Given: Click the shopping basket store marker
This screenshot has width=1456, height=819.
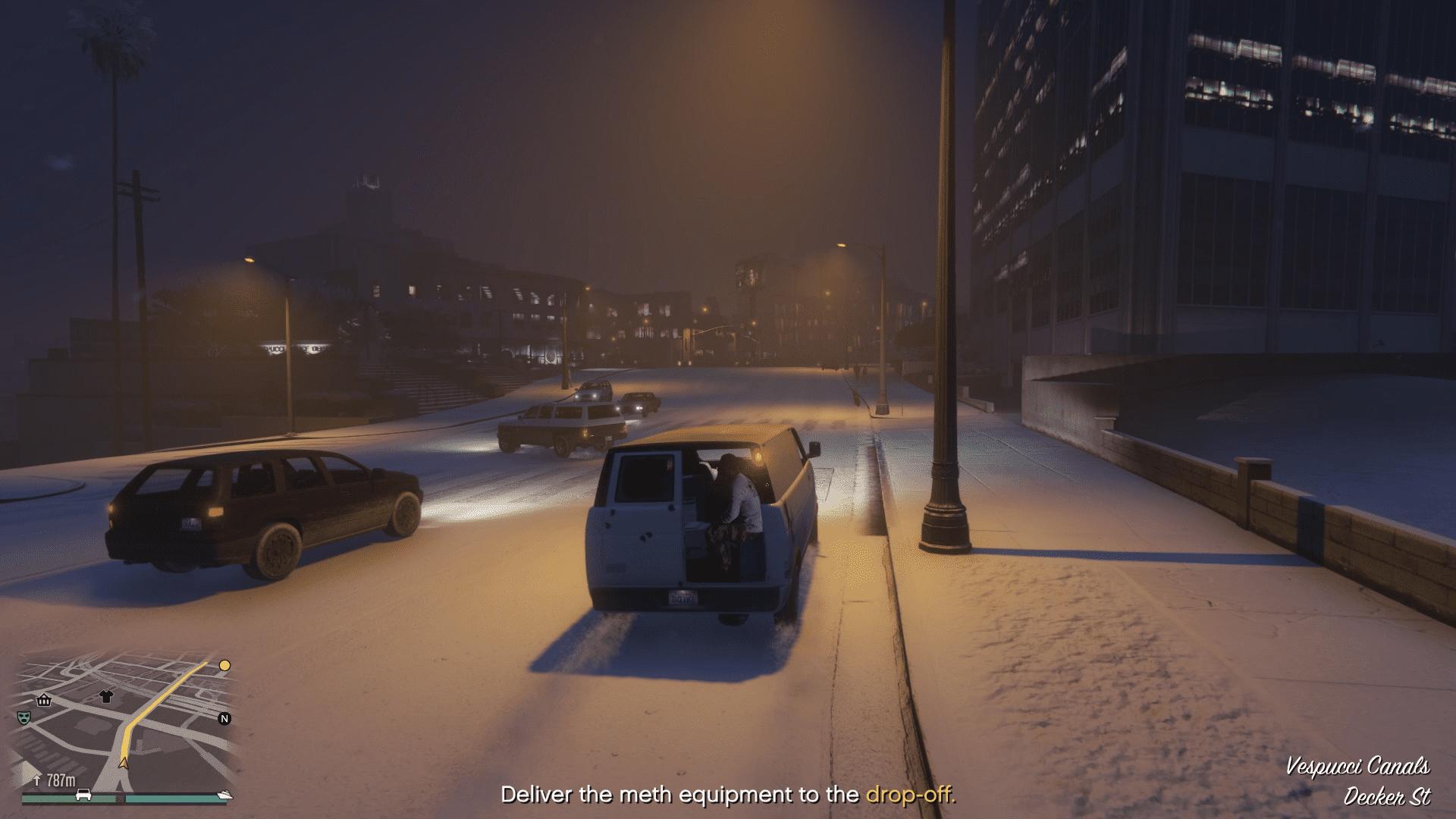Looking at the screenshot, I should pos(44,700).
